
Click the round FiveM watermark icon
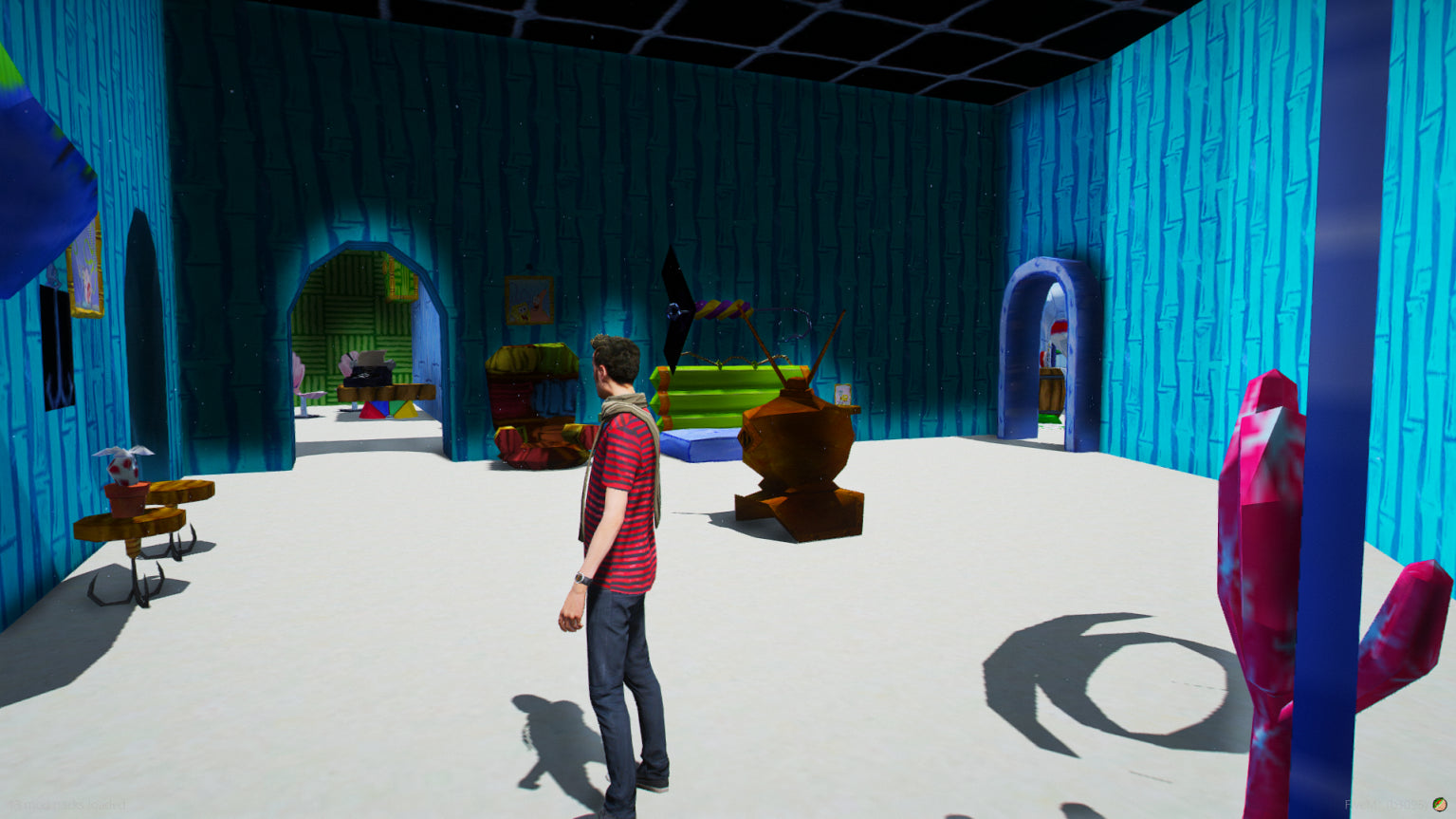(x=1439, y=805)
